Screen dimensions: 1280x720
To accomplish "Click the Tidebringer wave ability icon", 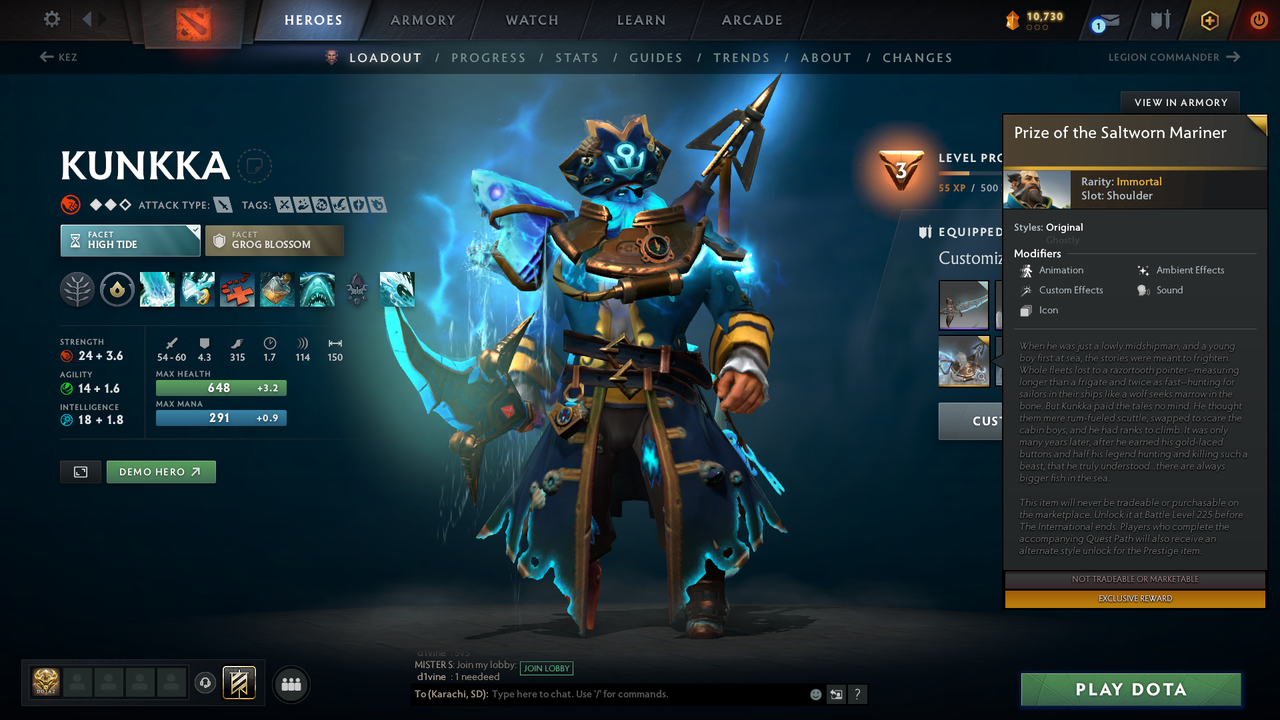I will pos(197,289).
